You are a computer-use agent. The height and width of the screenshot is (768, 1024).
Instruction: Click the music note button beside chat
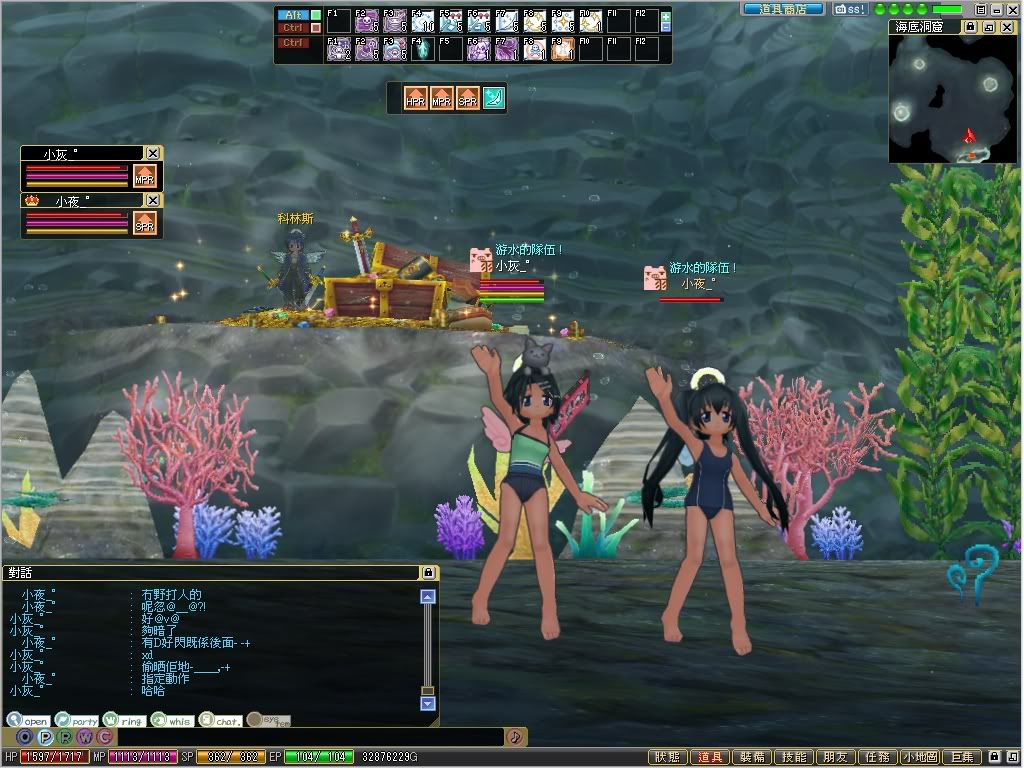(x=515, y=737)
